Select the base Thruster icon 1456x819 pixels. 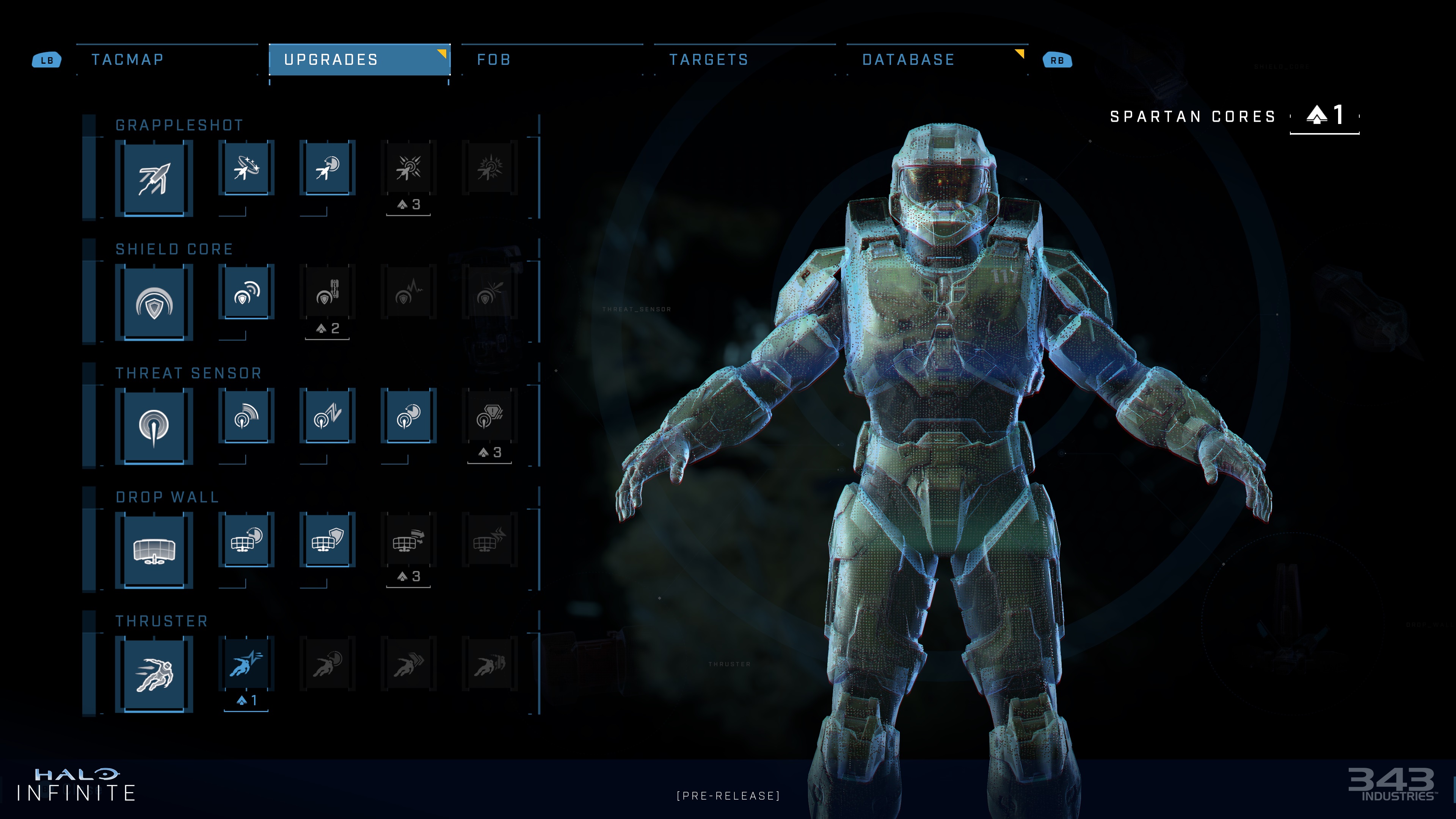pos(154,675)
